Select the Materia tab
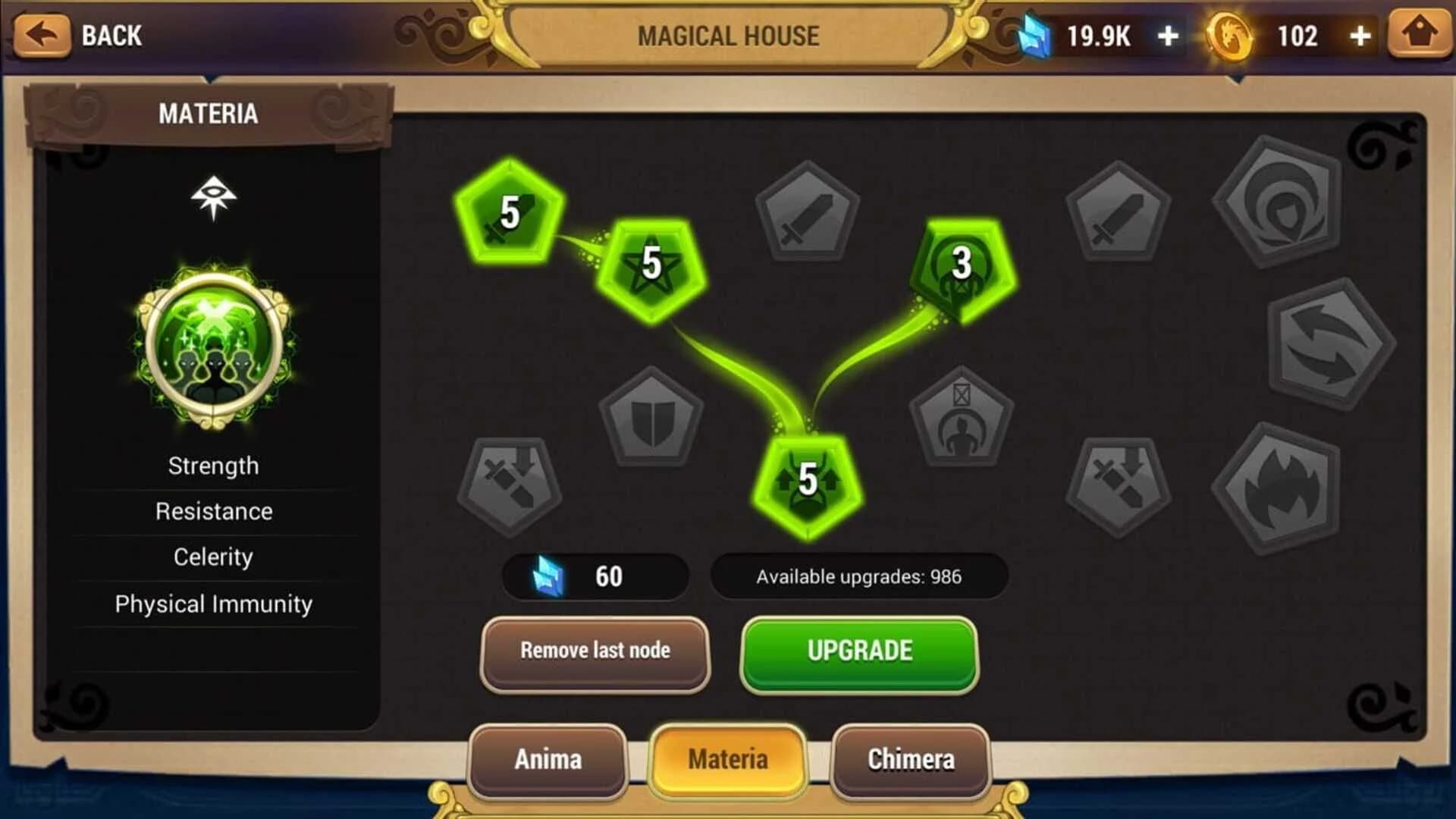This screenshot has width=1456, height=819. [x=728, y=759]
